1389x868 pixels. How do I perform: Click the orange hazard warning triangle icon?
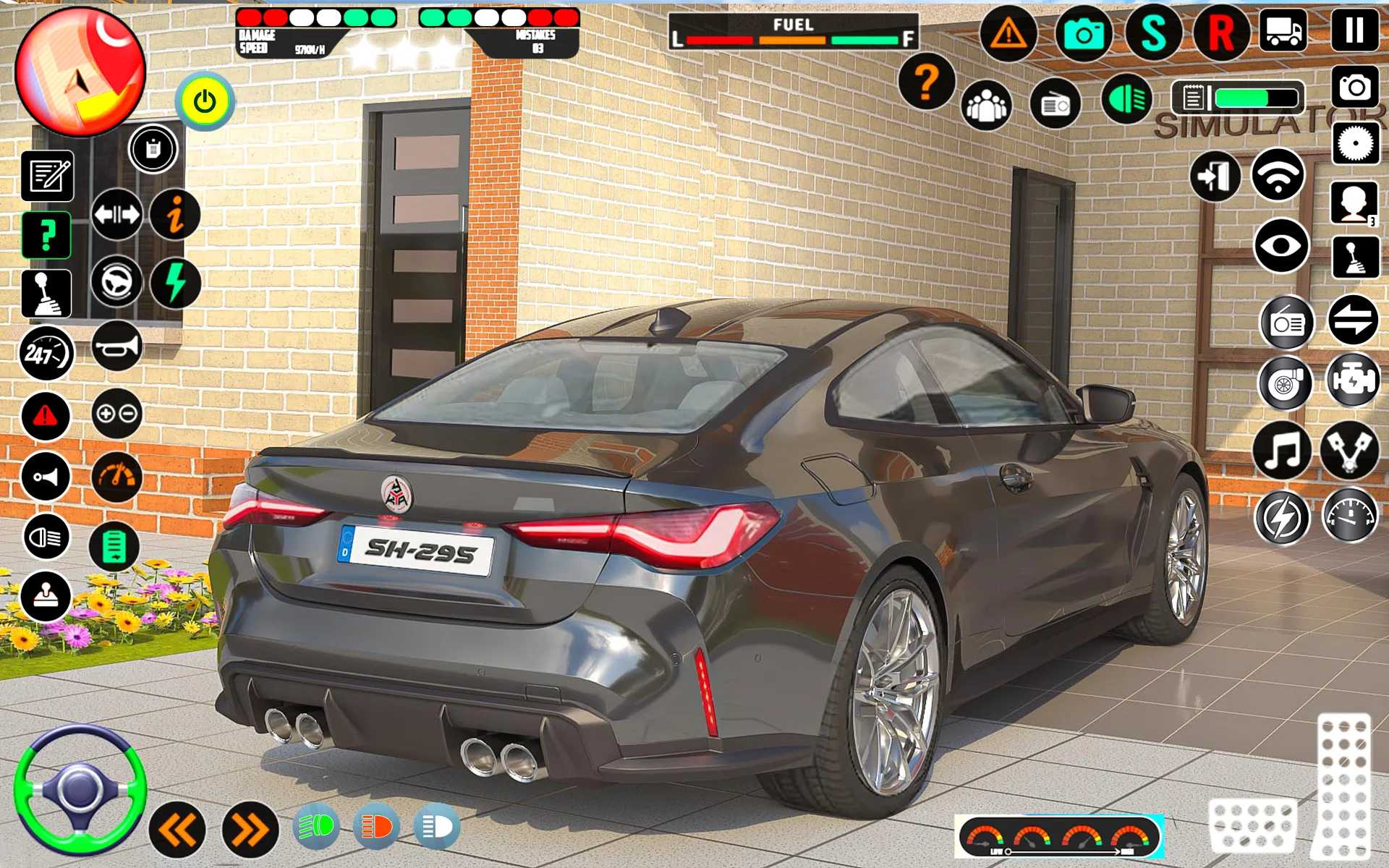click(1008, 33)
